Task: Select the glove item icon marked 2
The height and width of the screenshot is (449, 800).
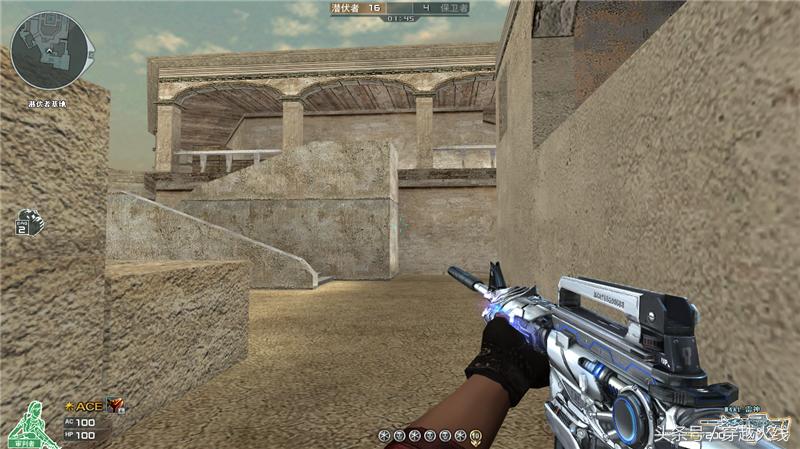Action: coord(27,221)
